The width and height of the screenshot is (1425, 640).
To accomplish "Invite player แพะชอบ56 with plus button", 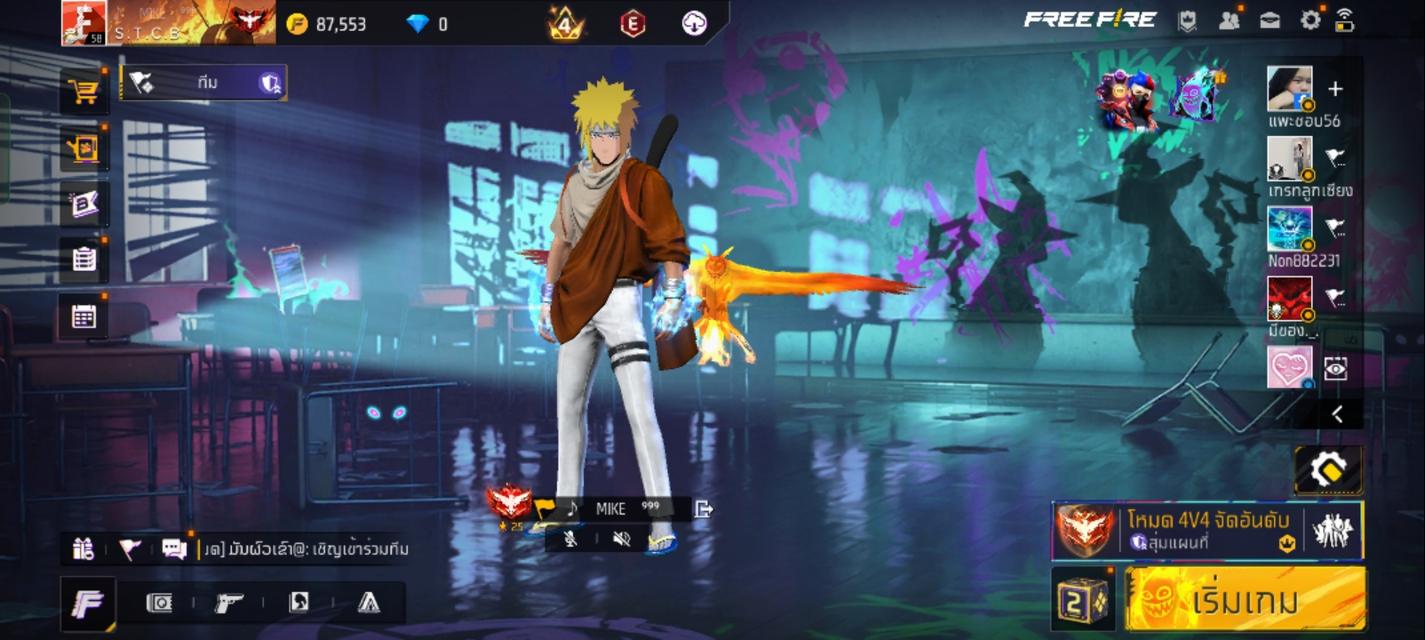I will 1335,89.
